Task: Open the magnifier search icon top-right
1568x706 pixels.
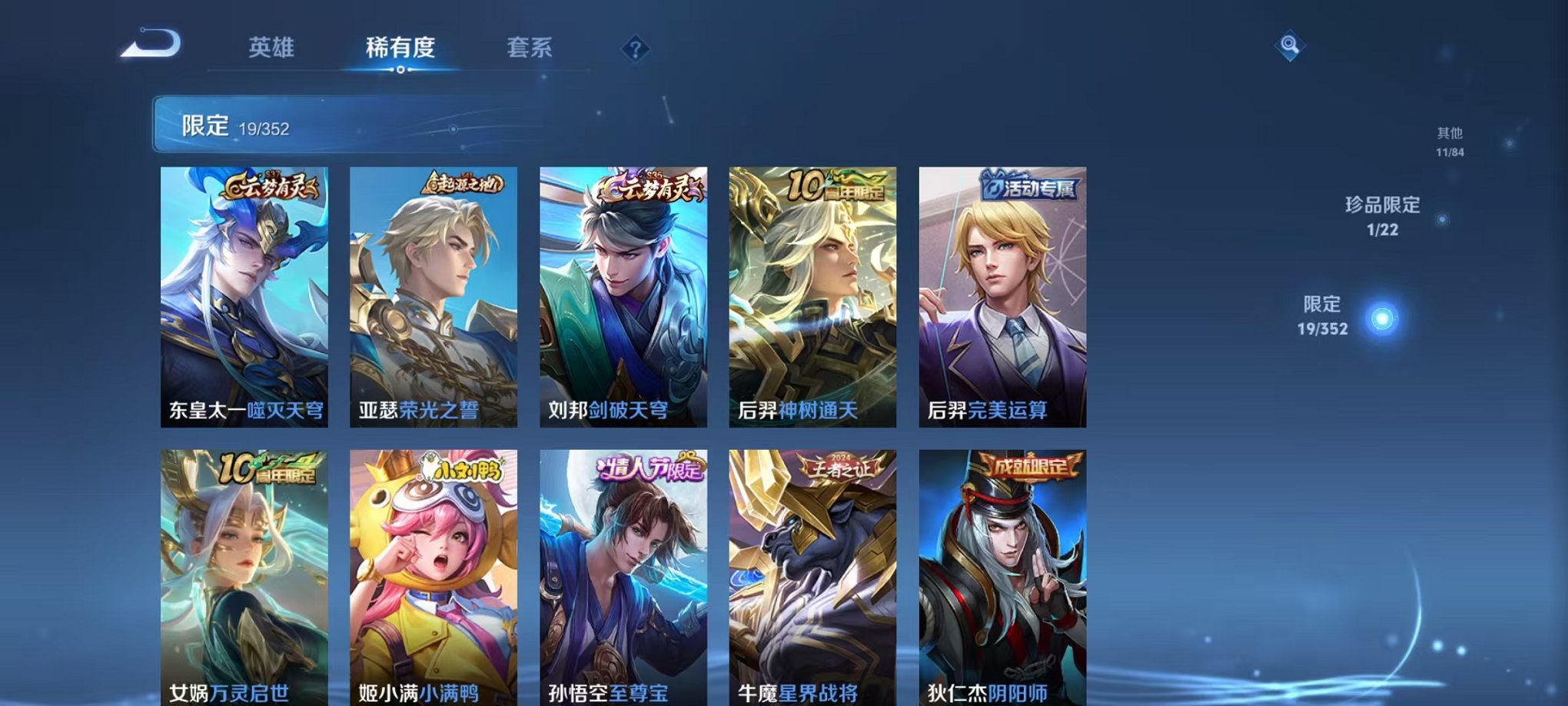Action: (1291, 44)
